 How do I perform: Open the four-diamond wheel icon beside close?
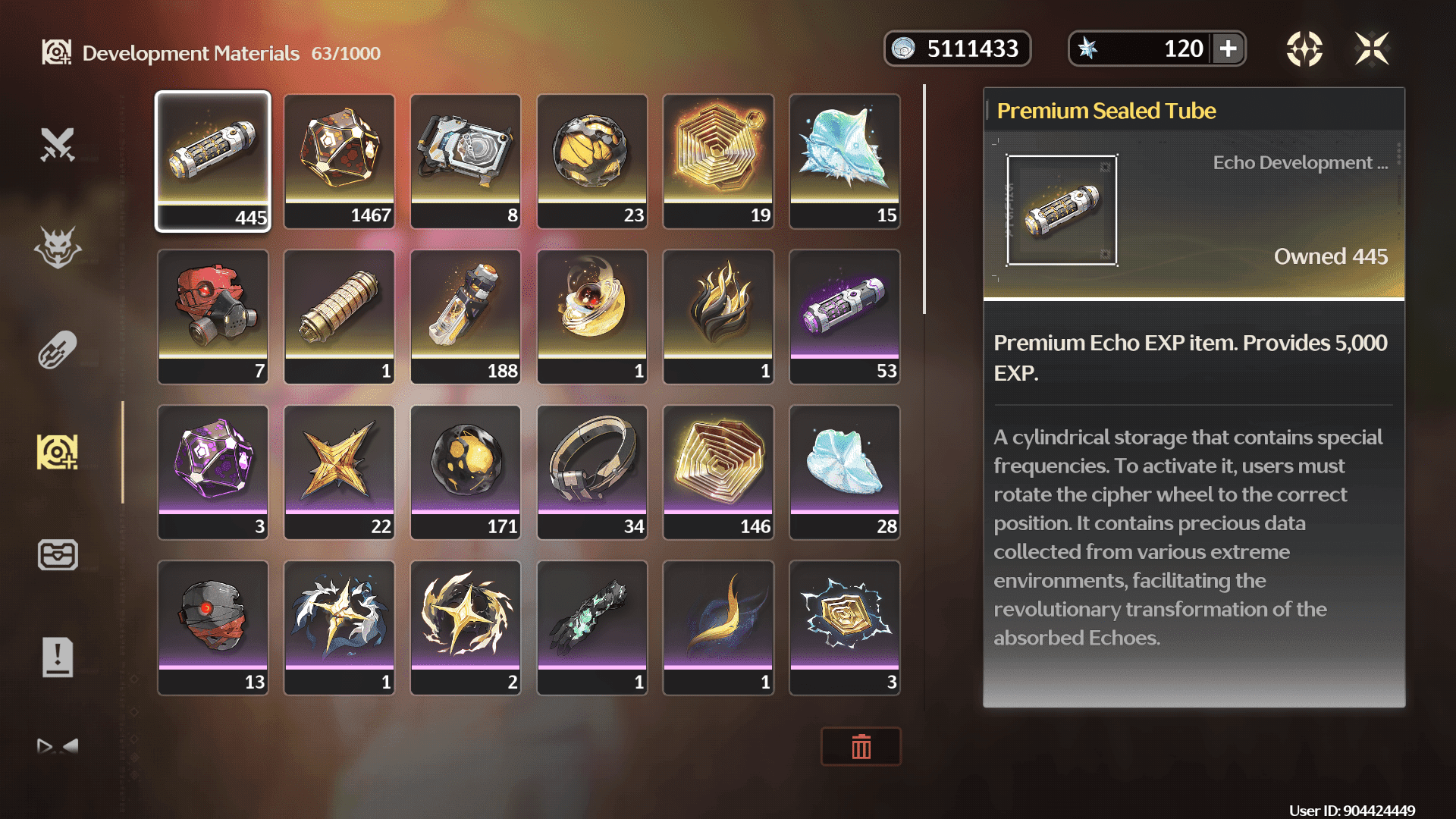1304,49
